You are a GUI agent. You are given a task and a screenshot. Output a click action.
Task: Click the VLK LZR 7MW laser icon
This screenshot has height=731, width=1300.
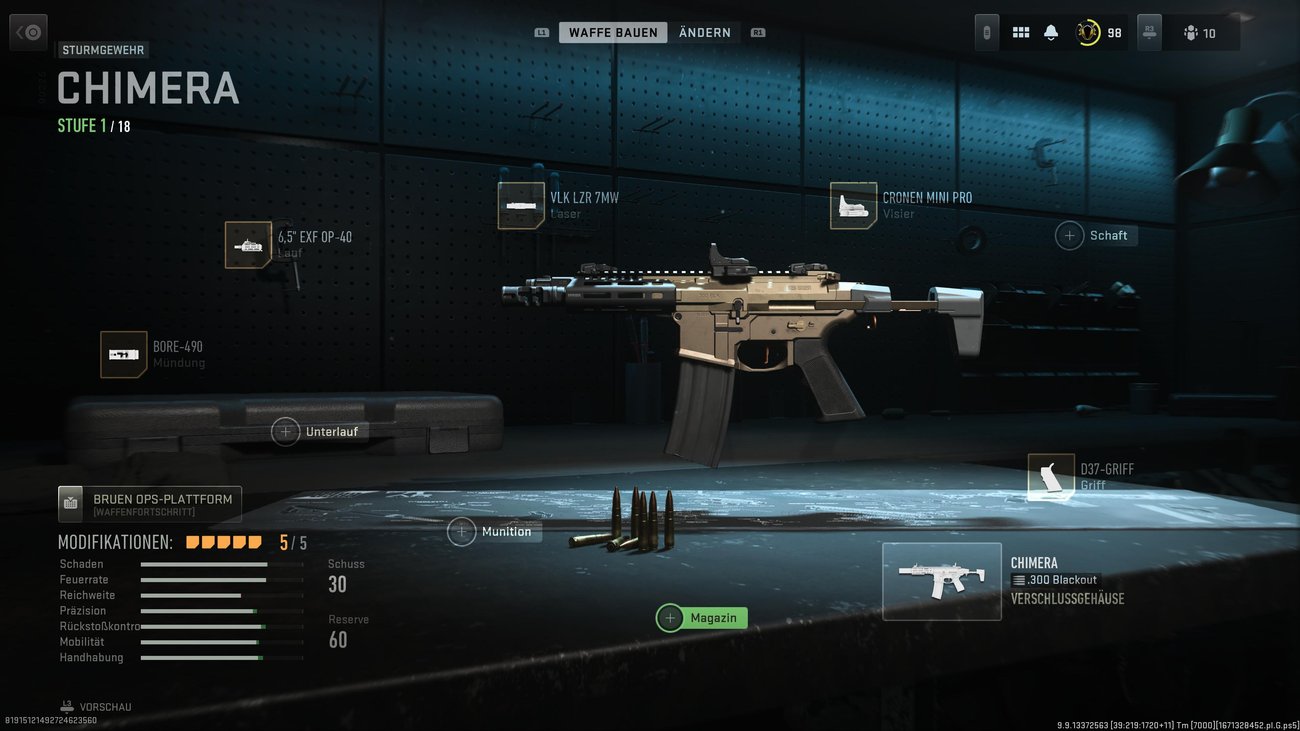coord(521,204)
